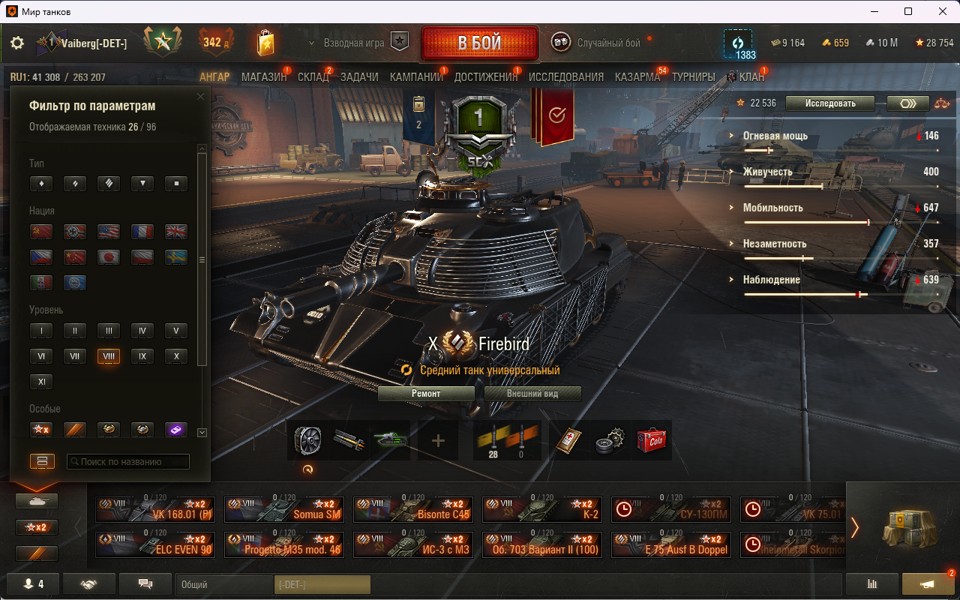960x600 pixels.
Task: Open the СКЛАД tab
Action: pyautogui.click(x=313, y=77)
